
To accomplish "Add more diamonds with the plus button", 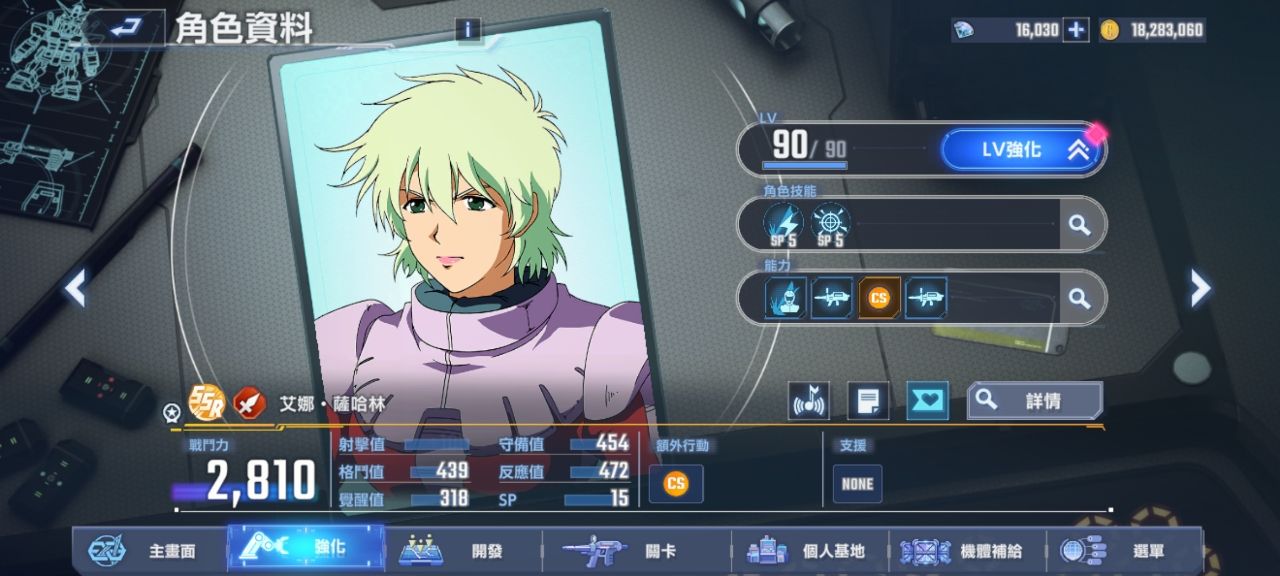I will click(x=1076, y=30).
